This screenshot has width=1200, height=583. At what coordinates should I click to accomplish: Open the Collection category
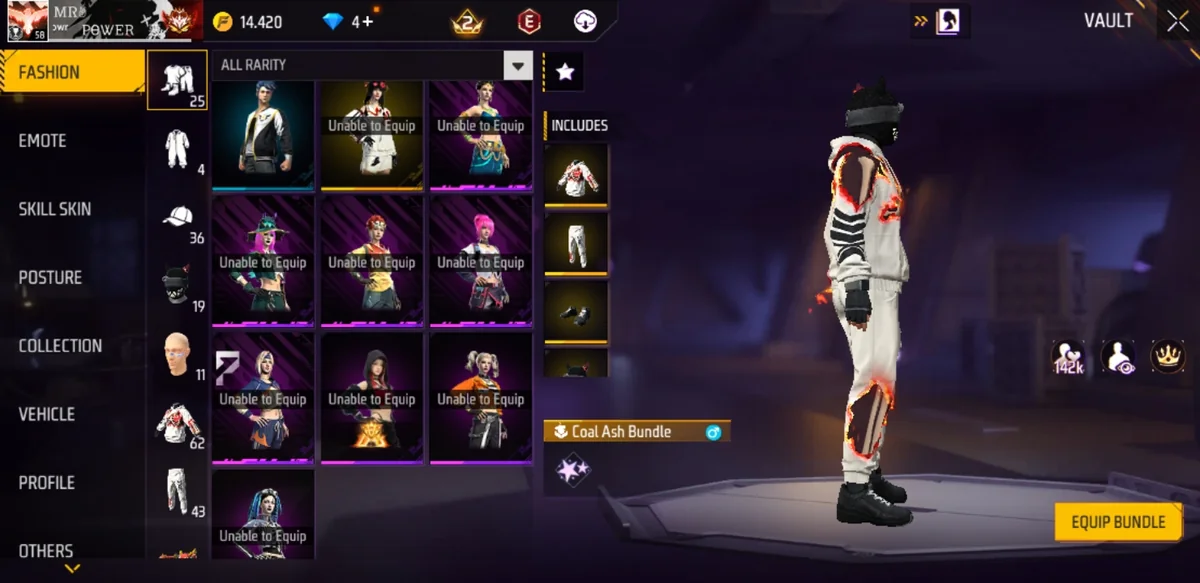pos(60,346)
